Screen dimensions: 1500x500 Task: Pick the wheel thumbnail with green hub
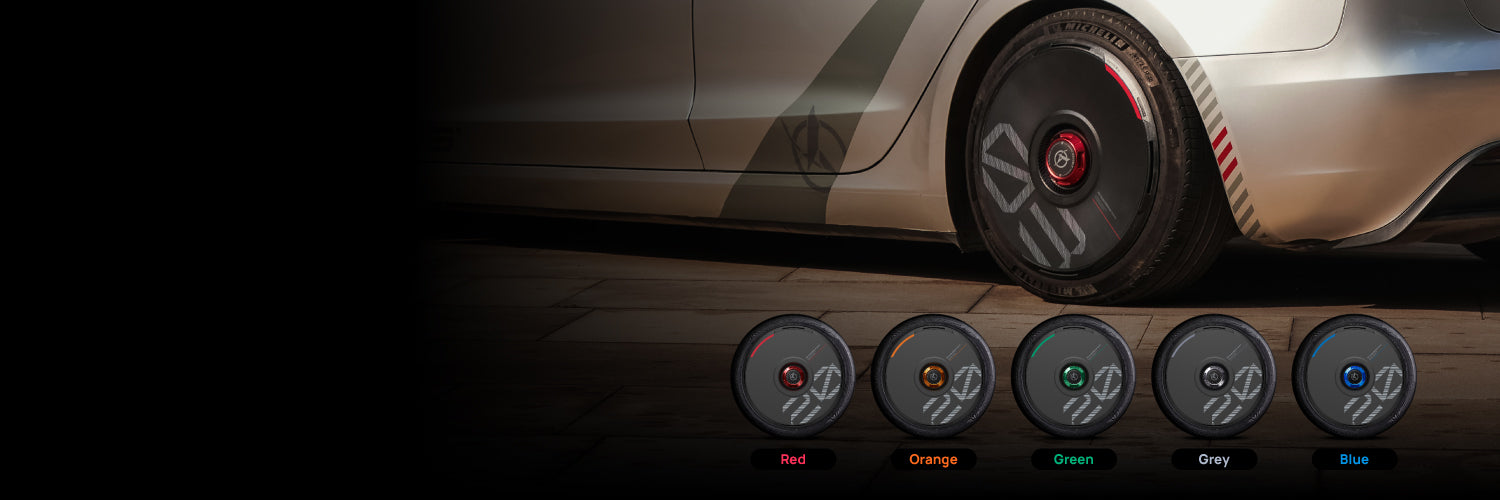[x=1073, y=376]
